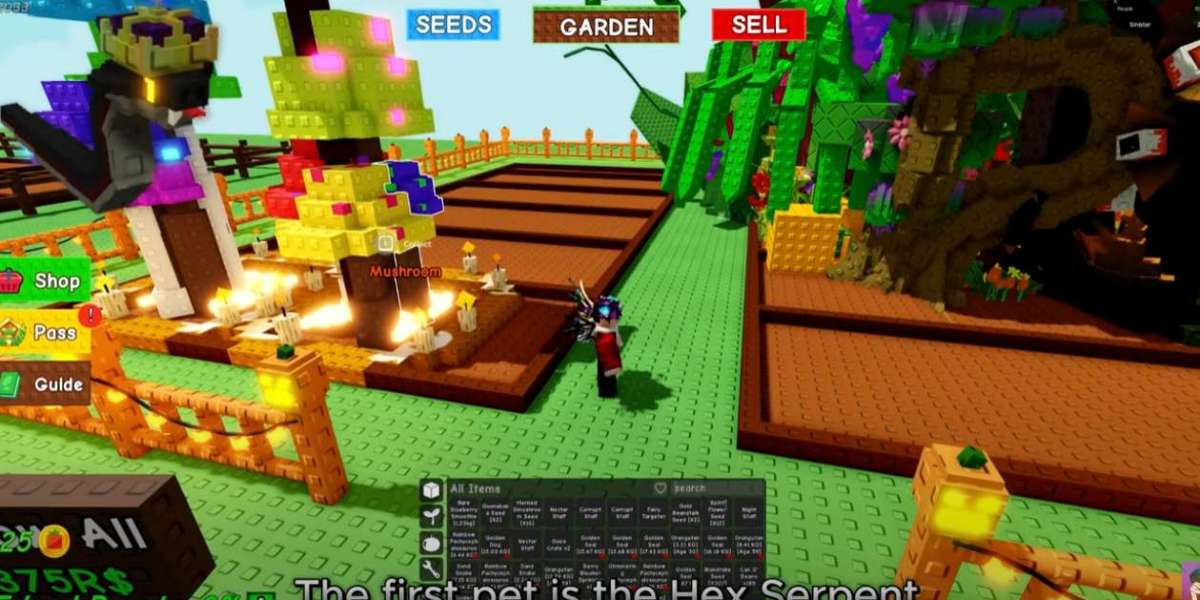Open the Shop menu
Viewport: 1200px width, 600px height.
[x=45, y=281]
